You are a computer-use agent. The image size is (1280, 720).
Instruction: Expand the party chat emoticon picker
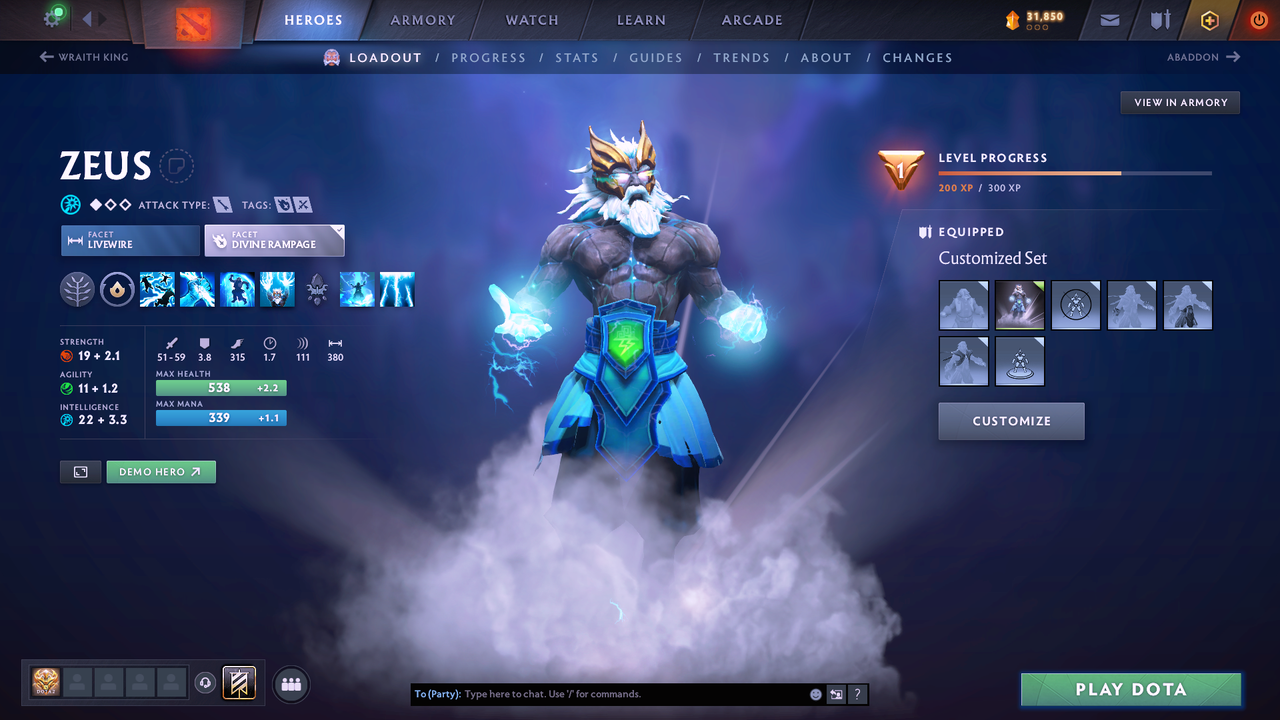coord(815,693)
